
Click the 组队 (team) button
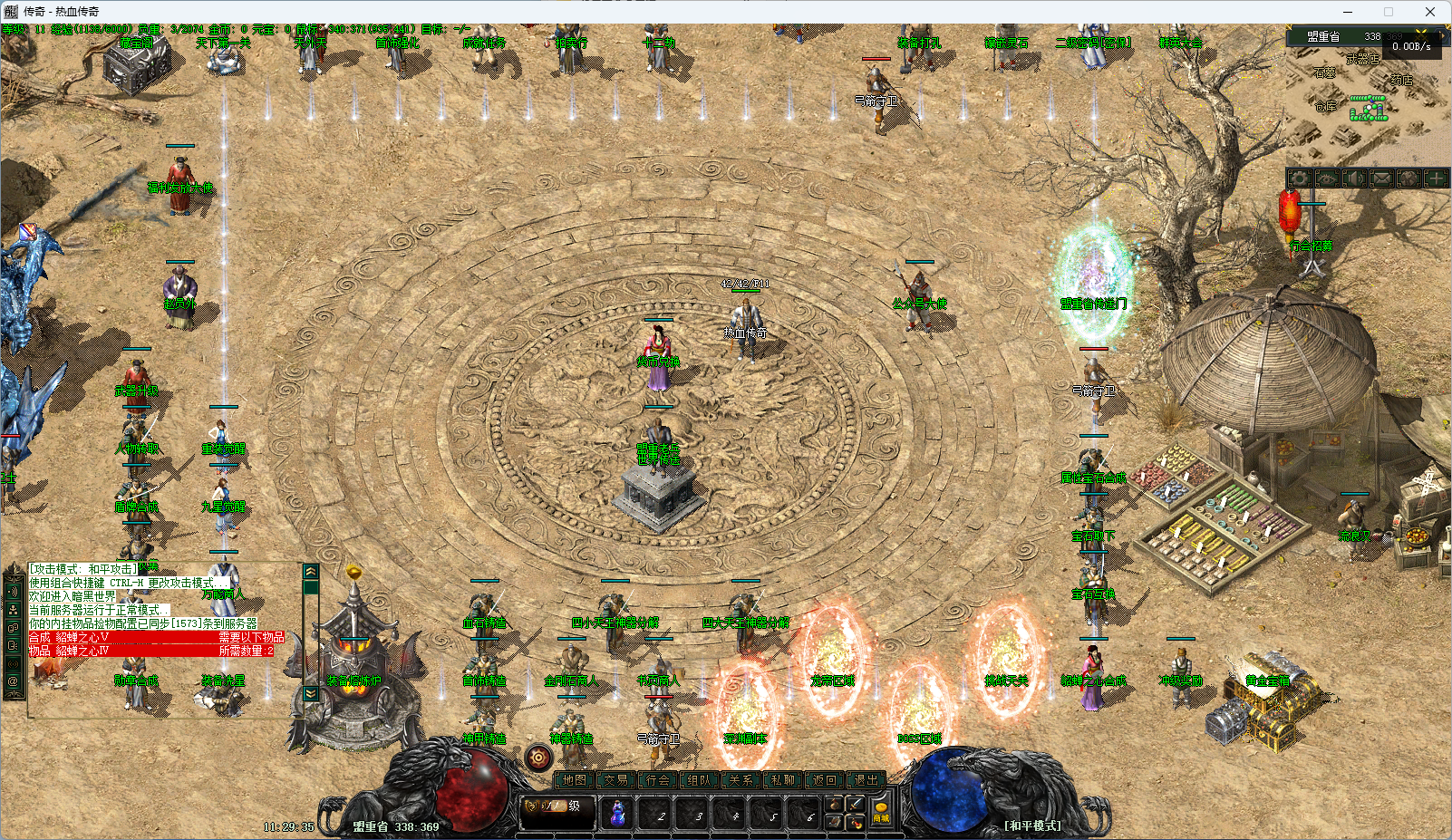[700, 779]
